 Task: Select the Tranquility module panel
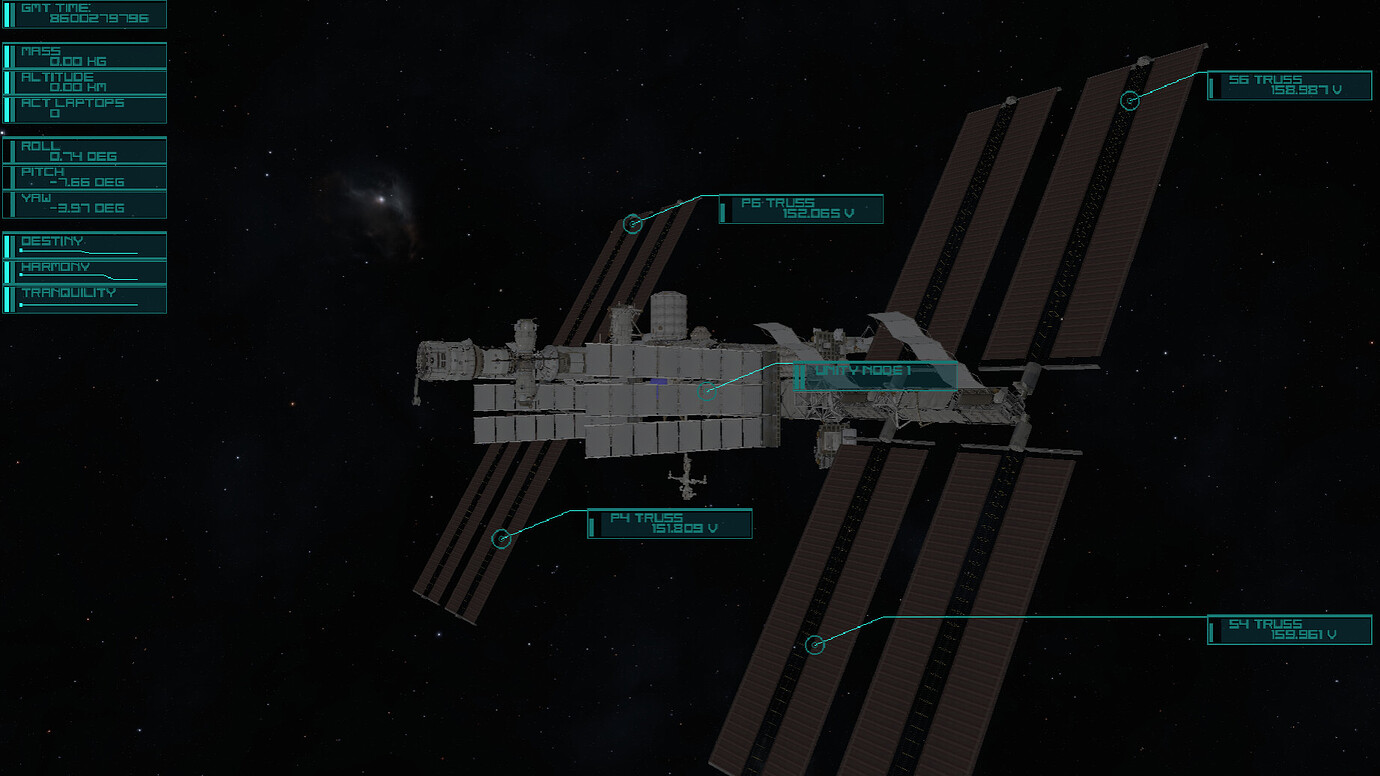tap(85, 298)
